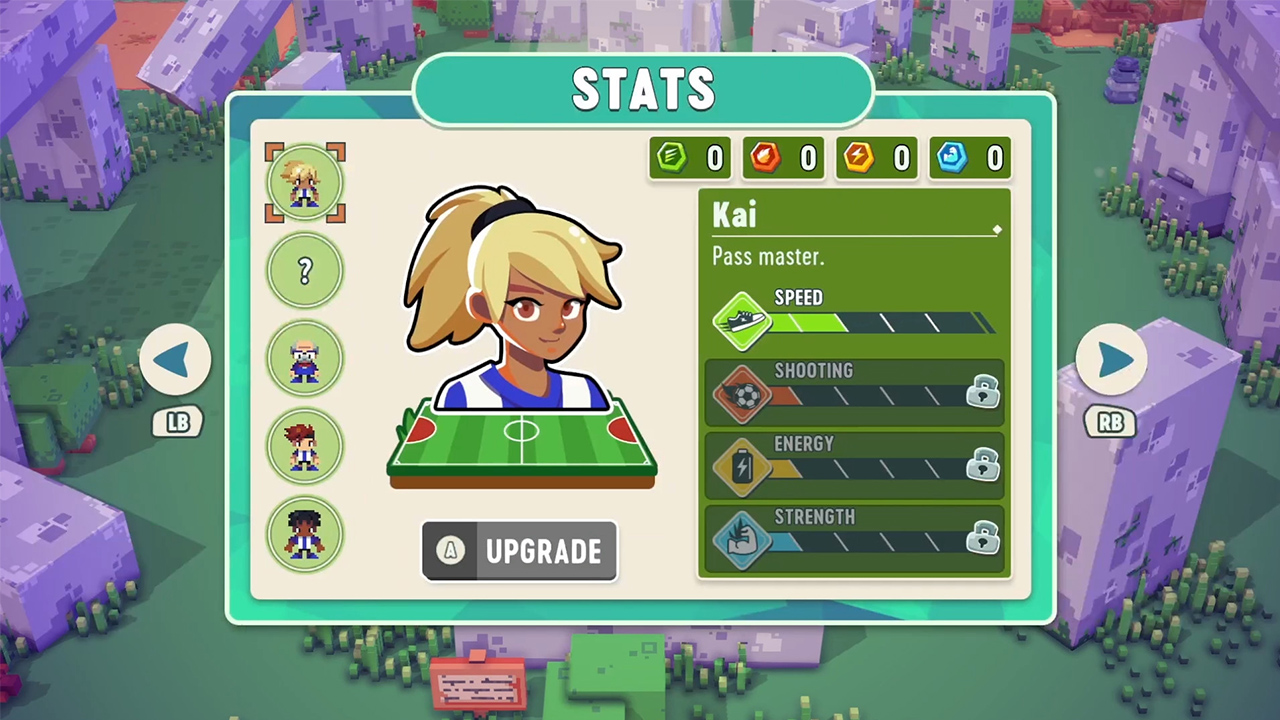Screen dimensions: 1280x720
Task: Click the red hexagon currency icon
Action: [764, 157]
